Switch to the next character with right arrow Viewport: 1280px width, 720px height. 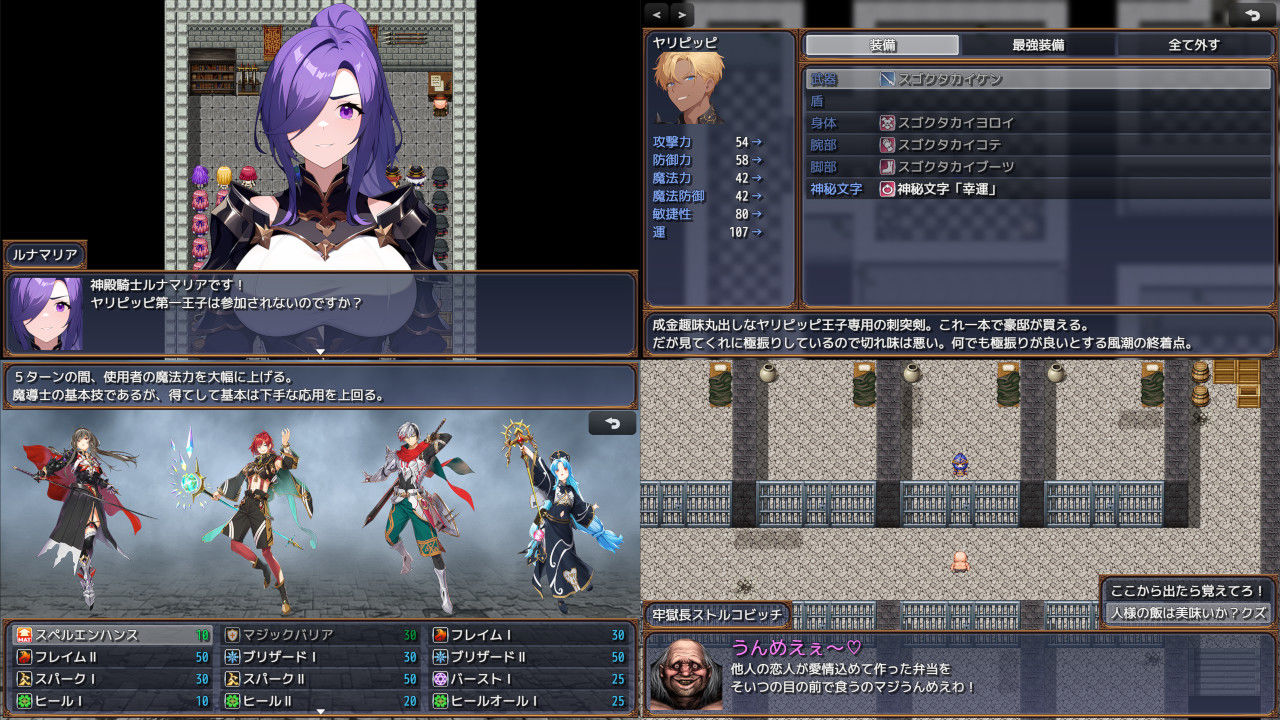(682, 14)
